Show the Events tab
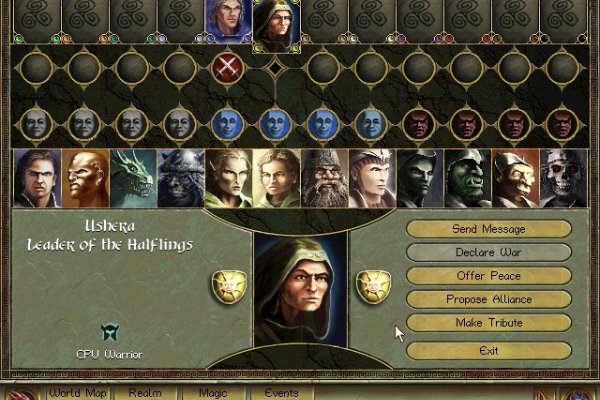The image size is (600, 400). point(281,393)
